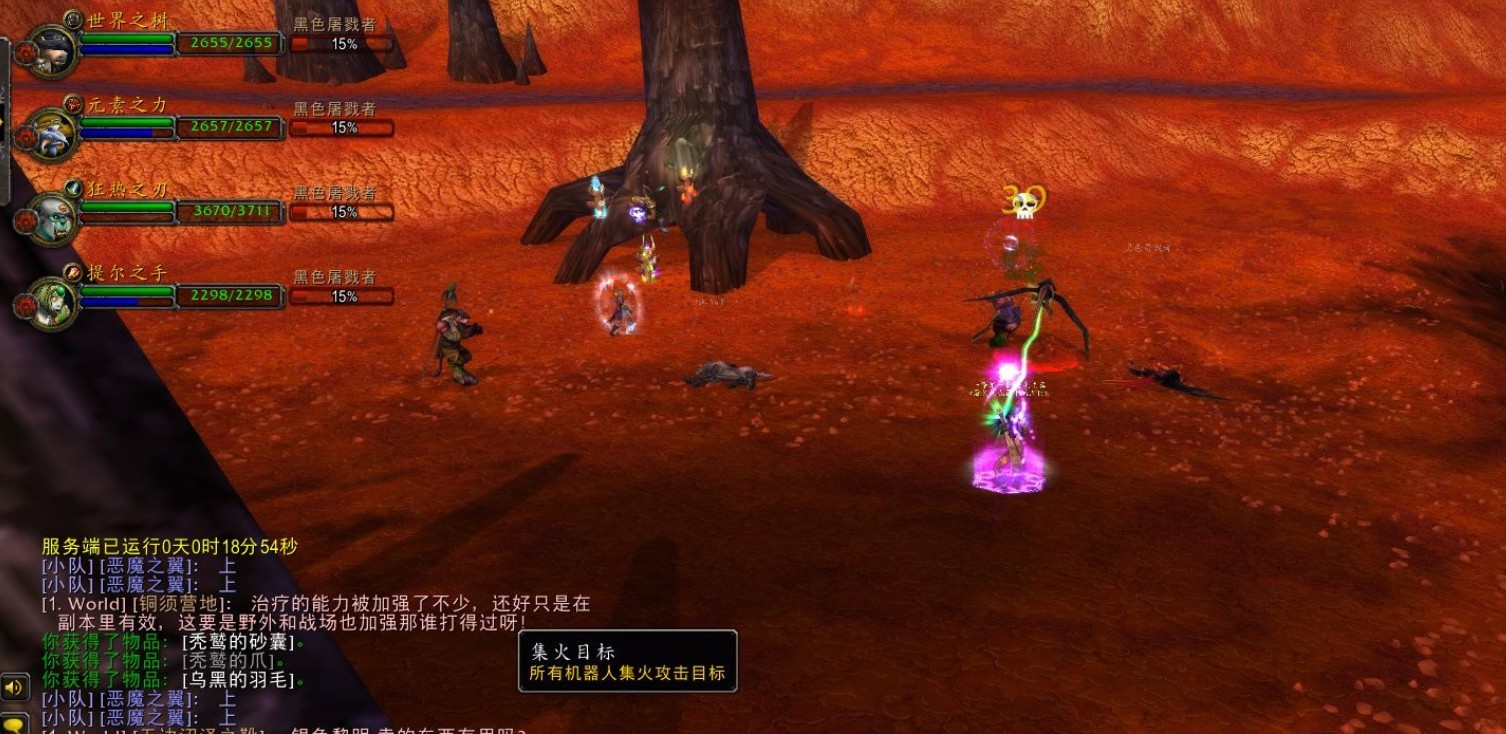Target party member 狂热之刃 portrait
Image resolution: width=1506 pixels, height=734 pixels.
(x=51, y=219)
